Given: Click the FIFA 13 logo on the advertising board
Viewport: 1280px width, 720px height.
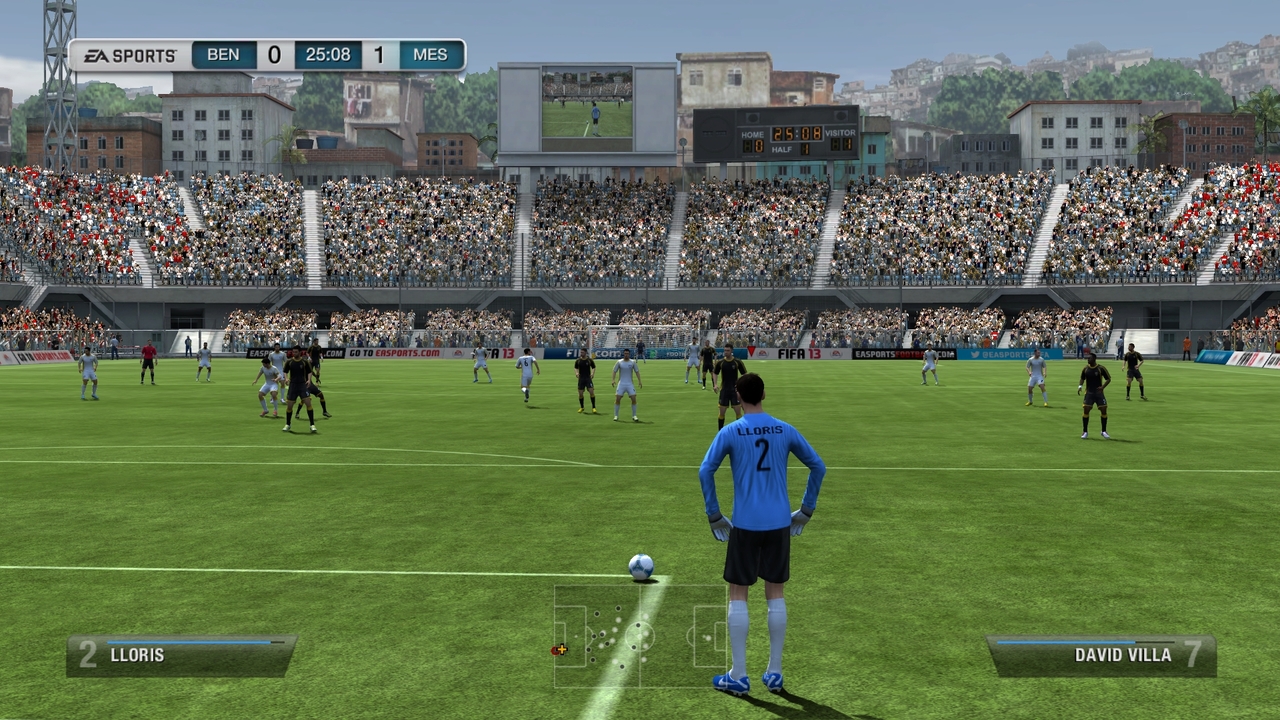Looking at the screenshot, I should (x=802, y=352).
